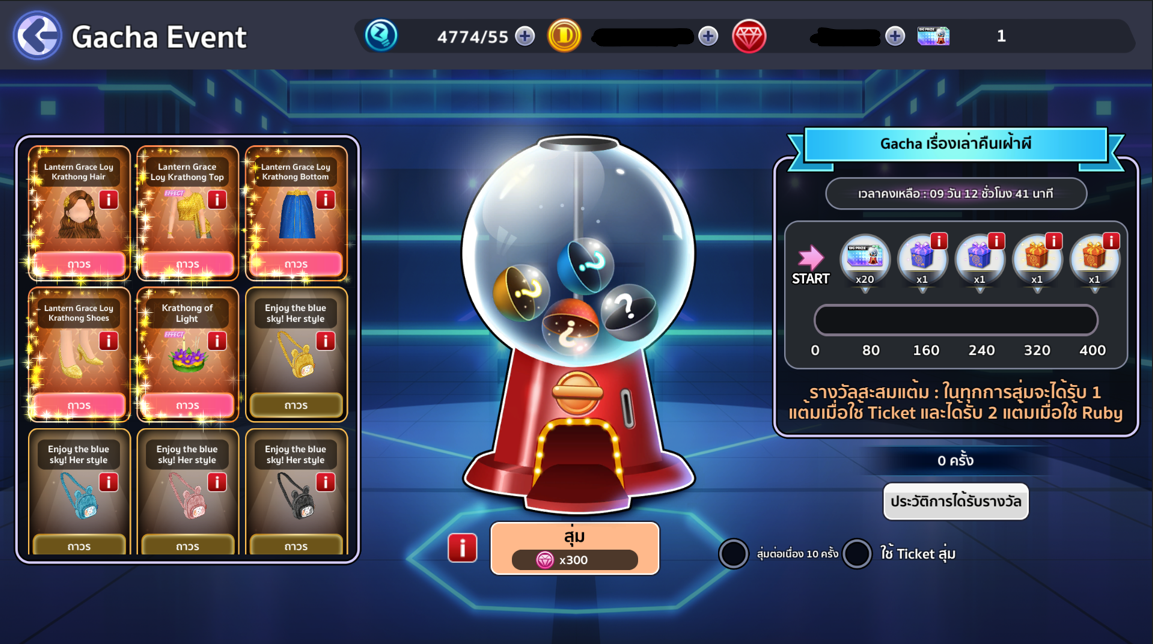Open the reward history button

coord(955,502)
